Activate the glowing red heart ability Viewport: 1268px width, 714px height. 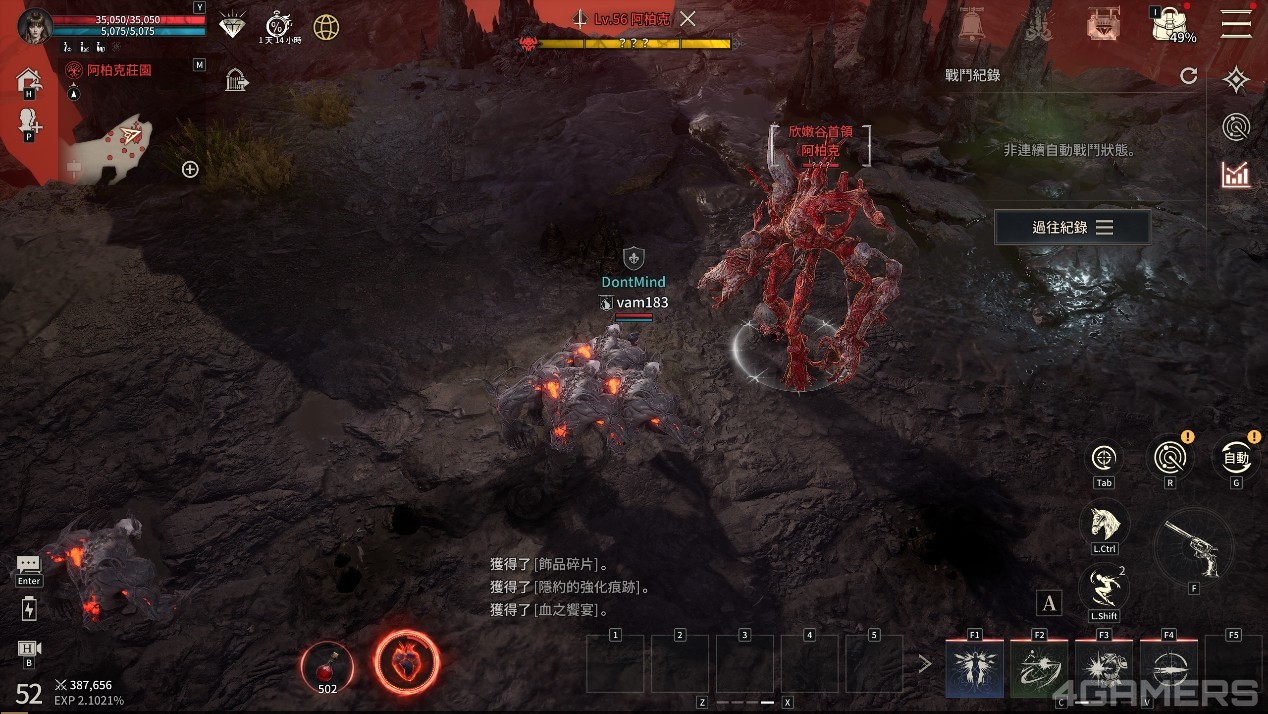pos(406,662)
